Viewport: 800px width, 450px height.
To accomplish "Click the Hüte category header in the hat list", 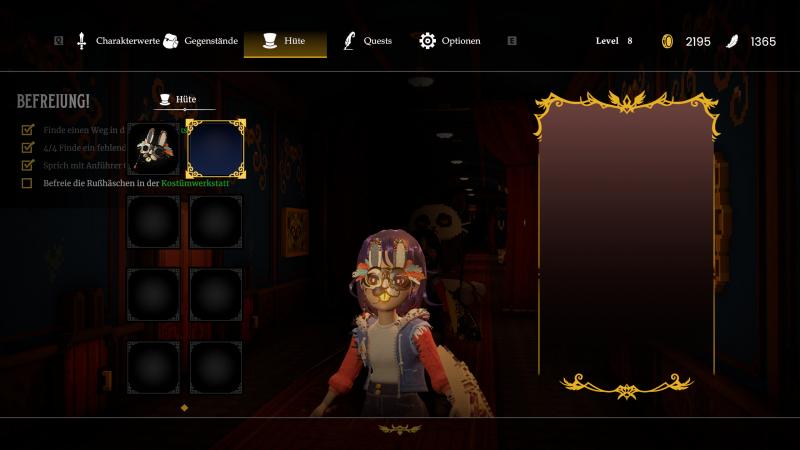I will pos(178,100).
